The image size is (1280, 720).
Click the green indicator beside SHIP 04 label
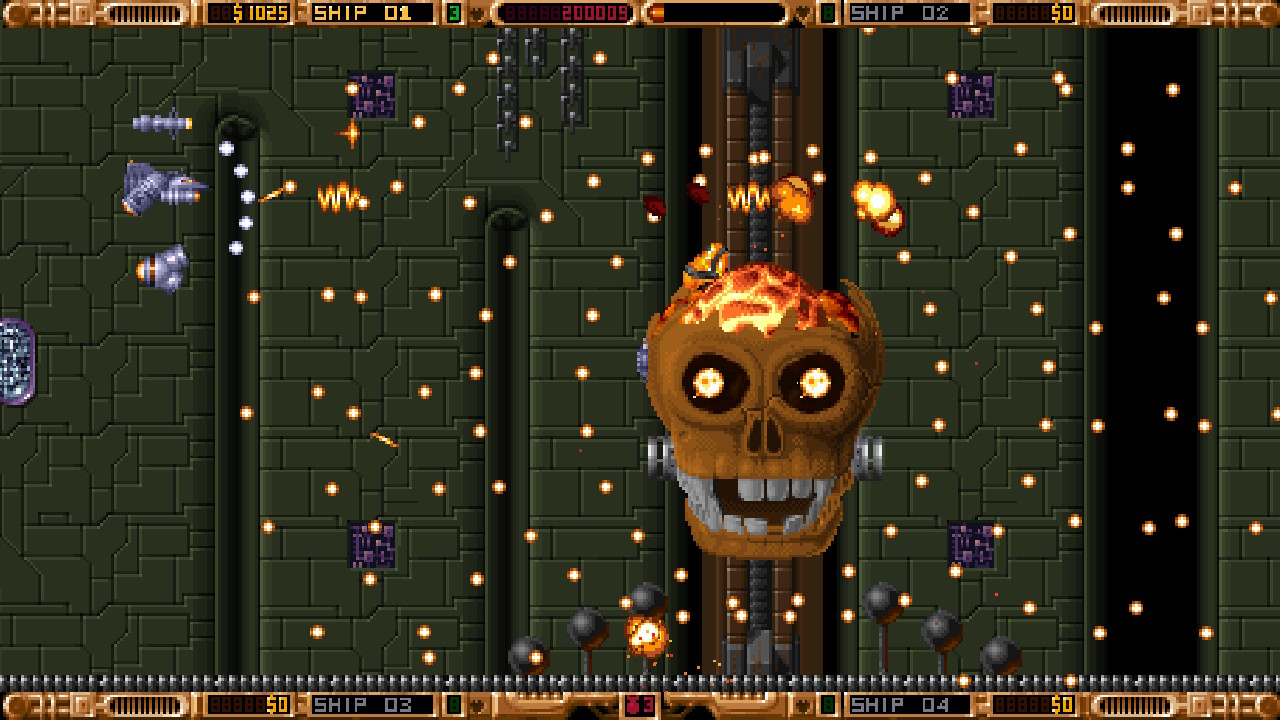826,704
